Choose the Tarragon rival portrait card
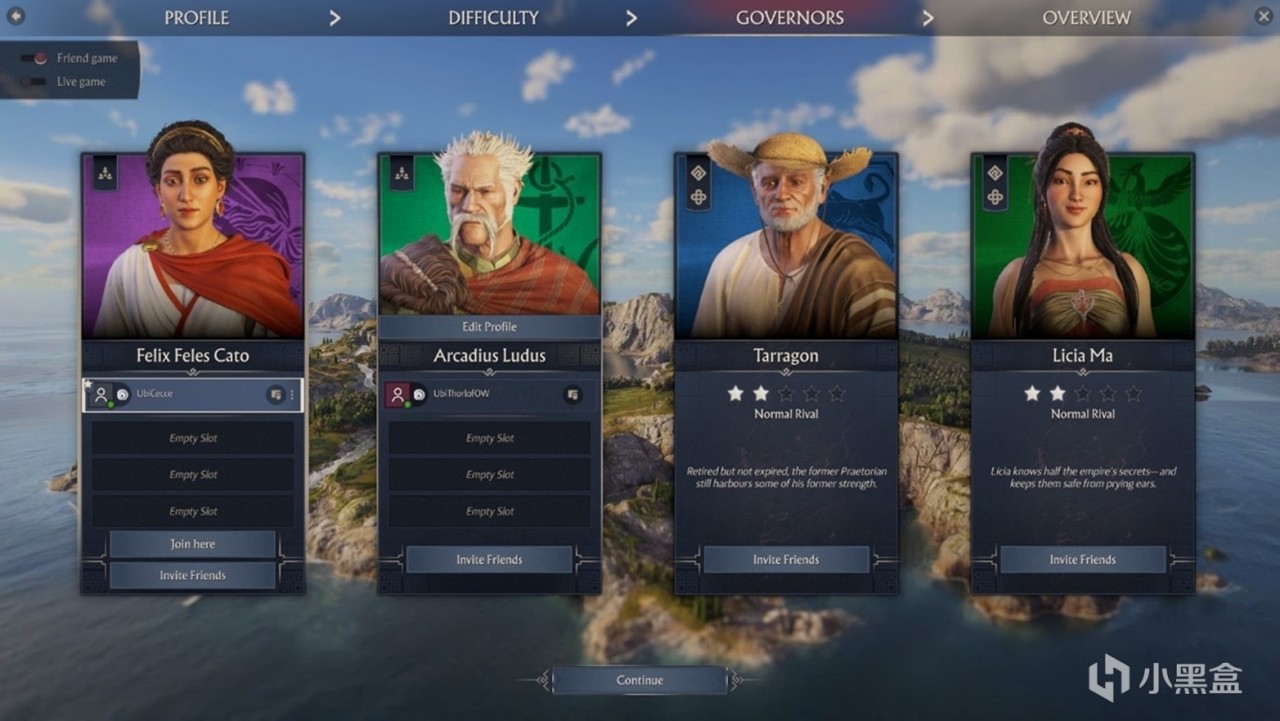The image size is (1280, 721). [786, 250]
